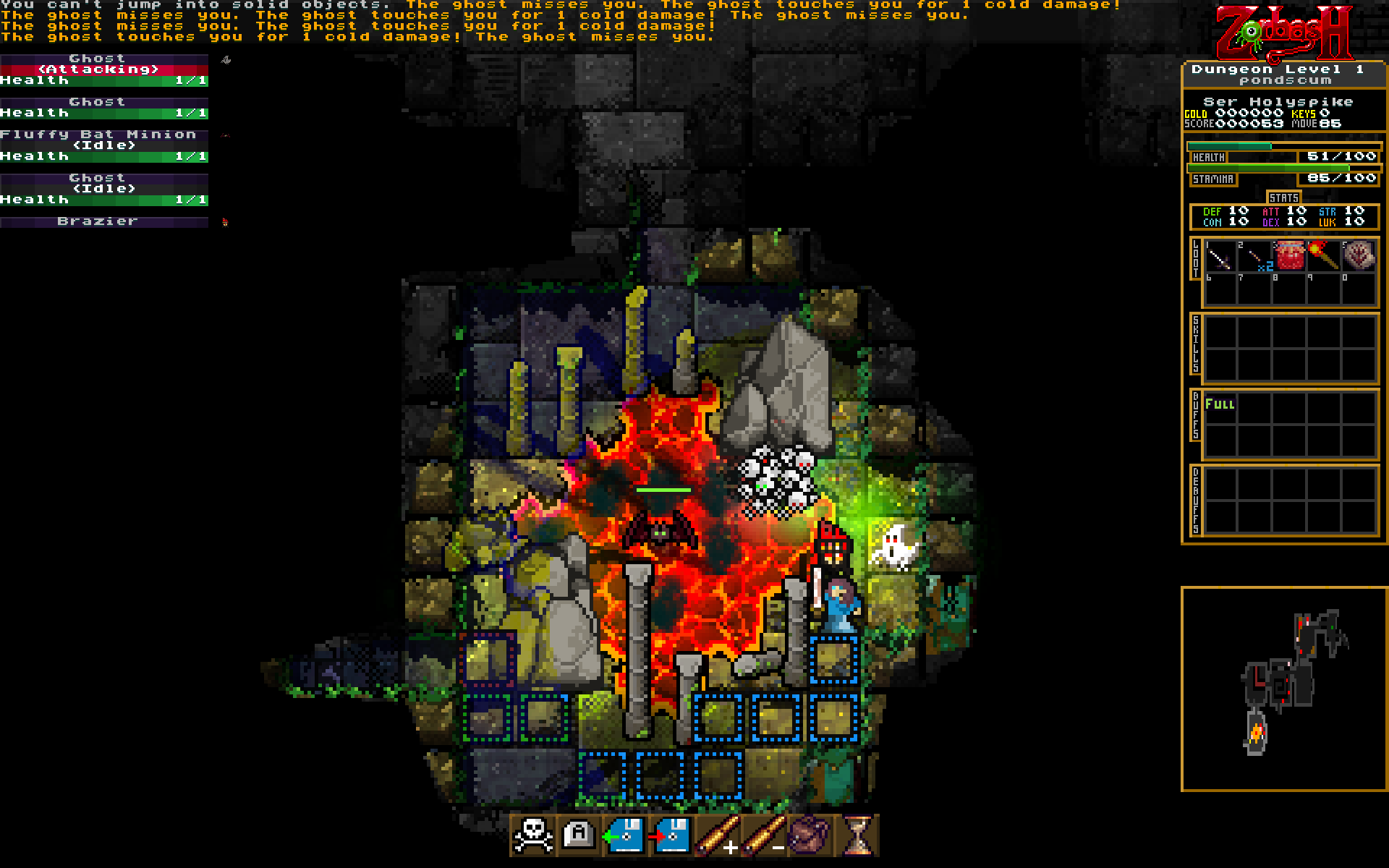Open the leather backpack from the toolbar
This screenshot has height=868, width=1389.
tap(809, 835)
